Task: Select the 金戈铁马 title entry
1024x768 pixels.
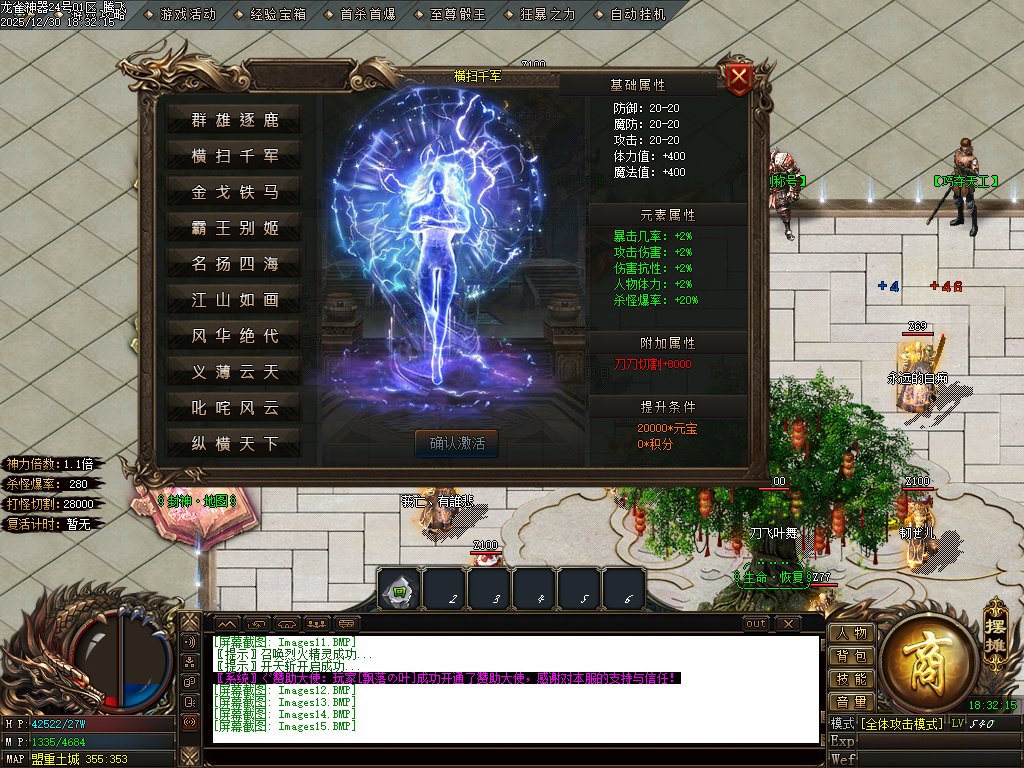Action: (235, 192)
